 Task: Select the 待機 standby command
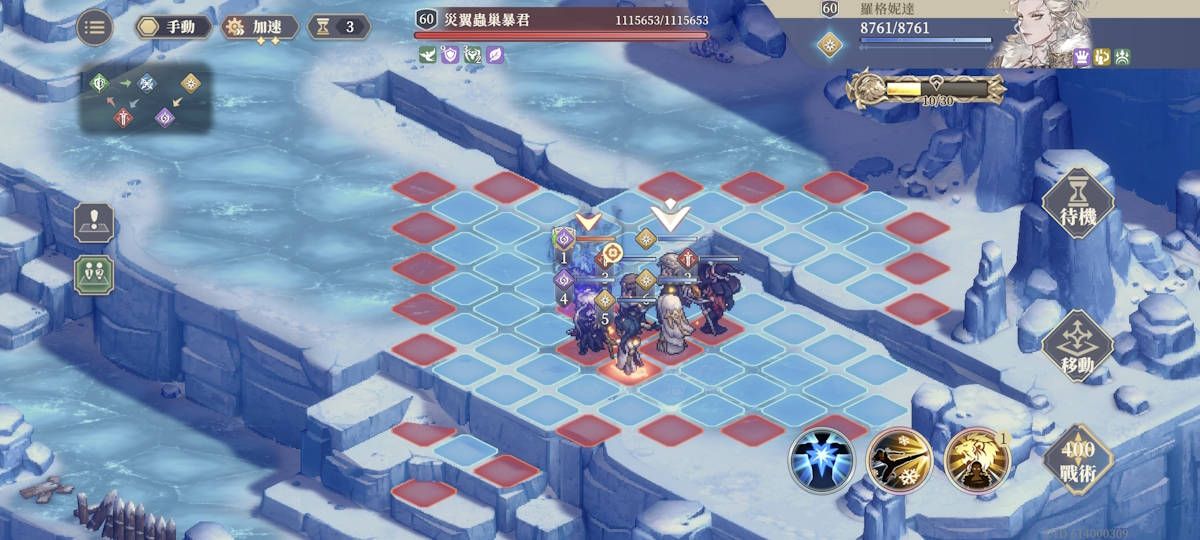click(x=1077, y=207)
